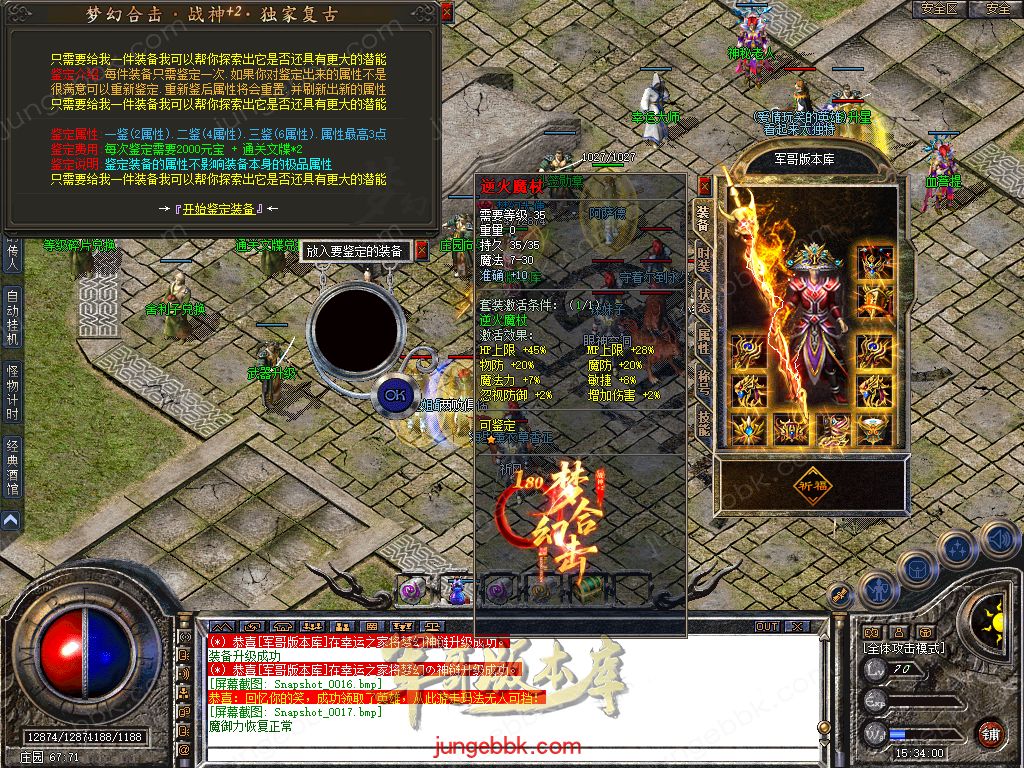This screenshot has height=768, width=1024.
Task: Toggle sound with the speaker icon
Action: coord(1000,538)
